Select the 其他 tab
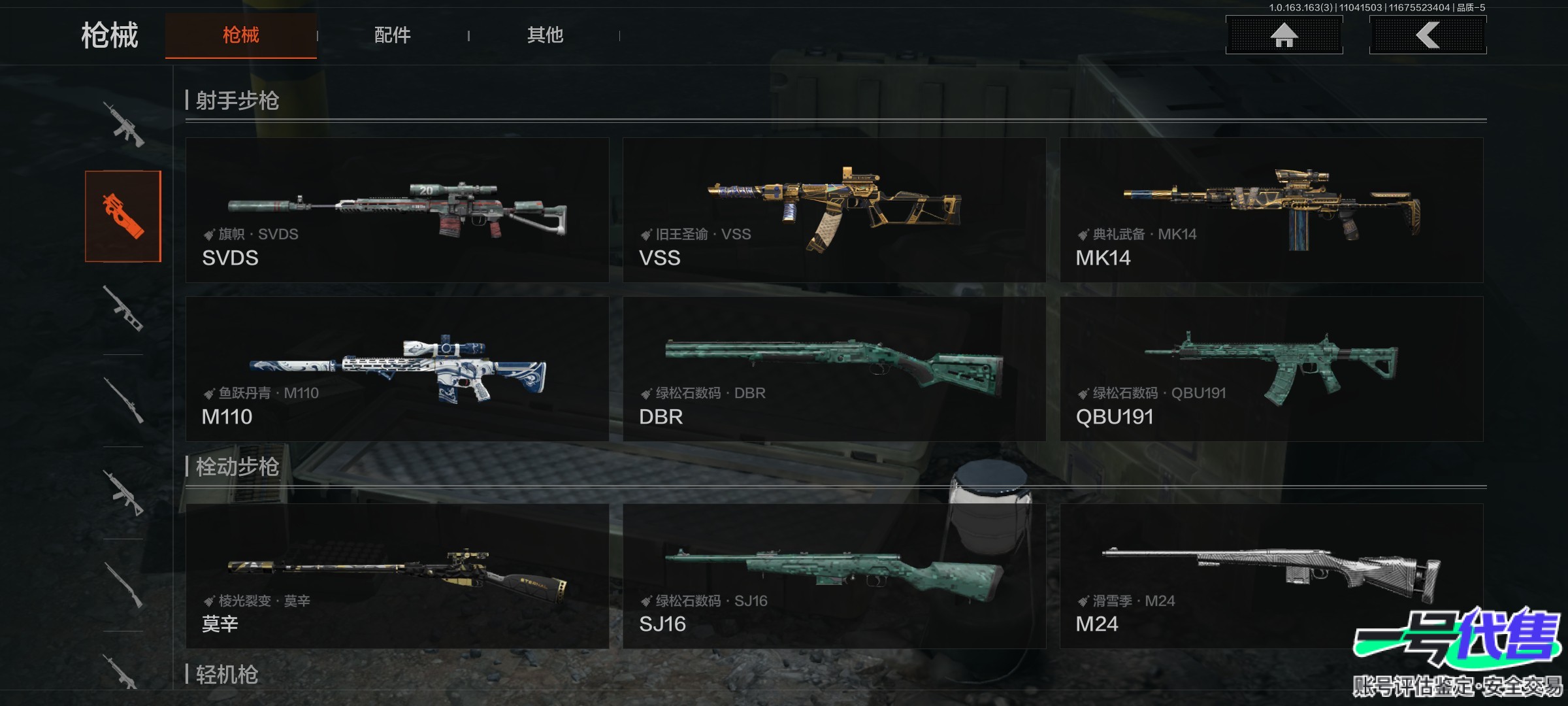 pos(545,35)
